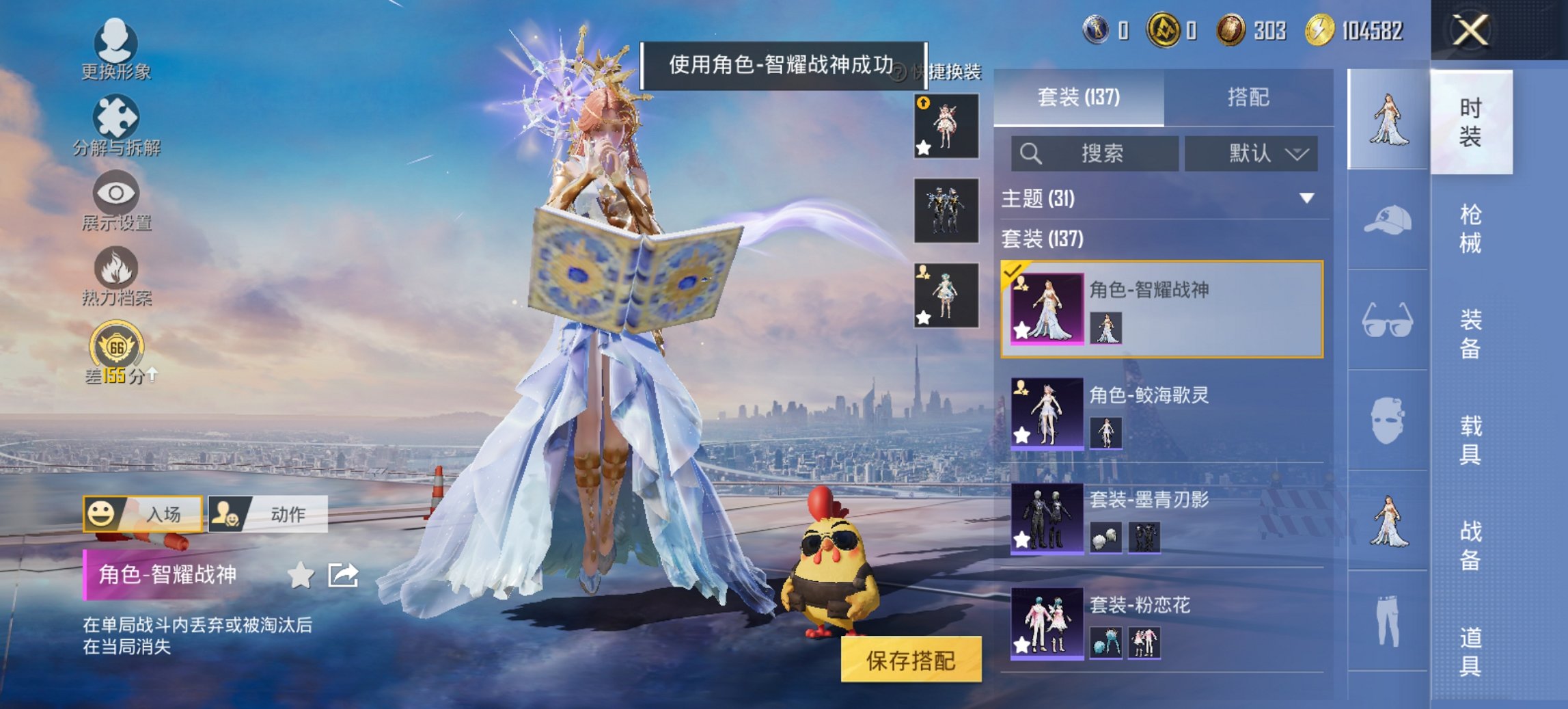Open 展示设置 display settings
The image size is (1568, 709).
click(116, 198)
